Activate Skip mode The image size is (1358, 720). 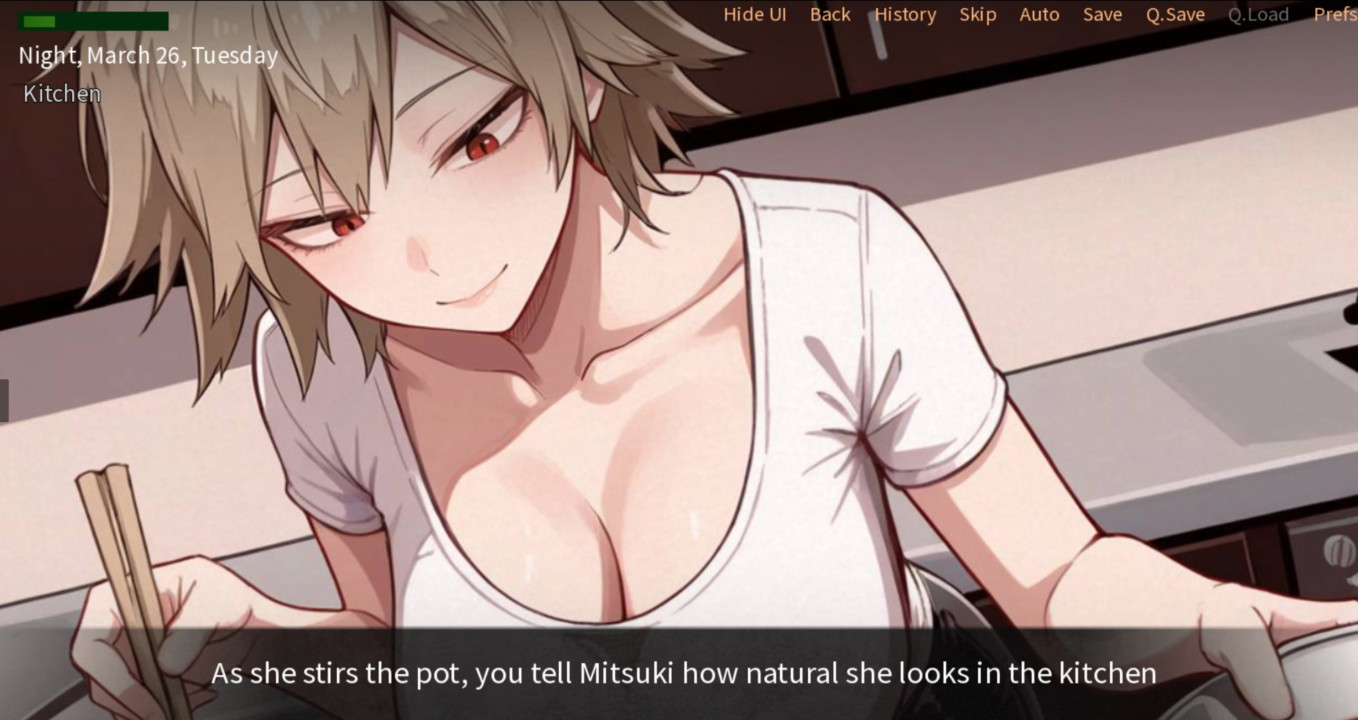[977, 15]
